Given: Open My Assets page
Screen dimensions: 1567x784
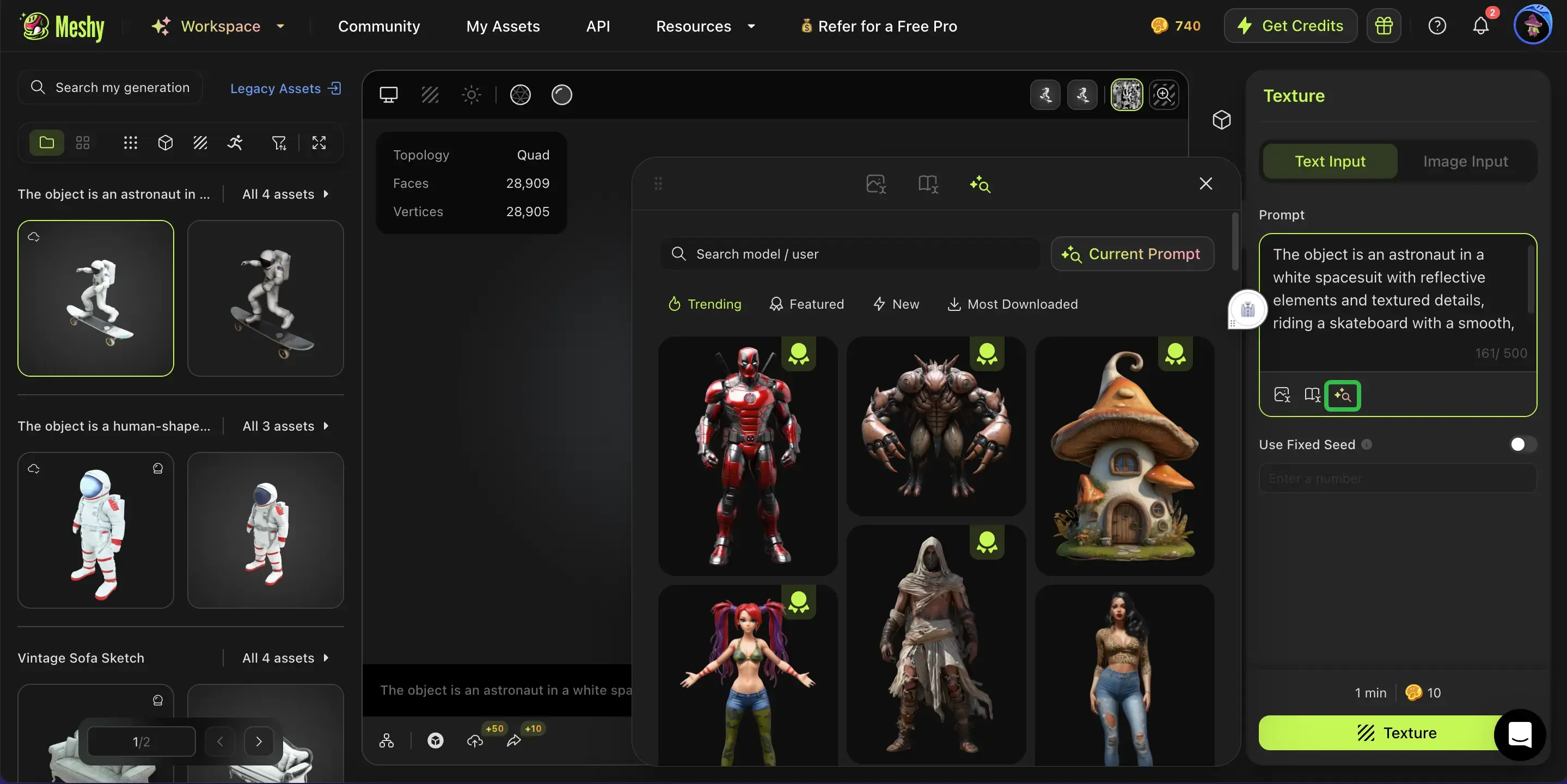Looking at the screenshot, I should click(503, 26).
